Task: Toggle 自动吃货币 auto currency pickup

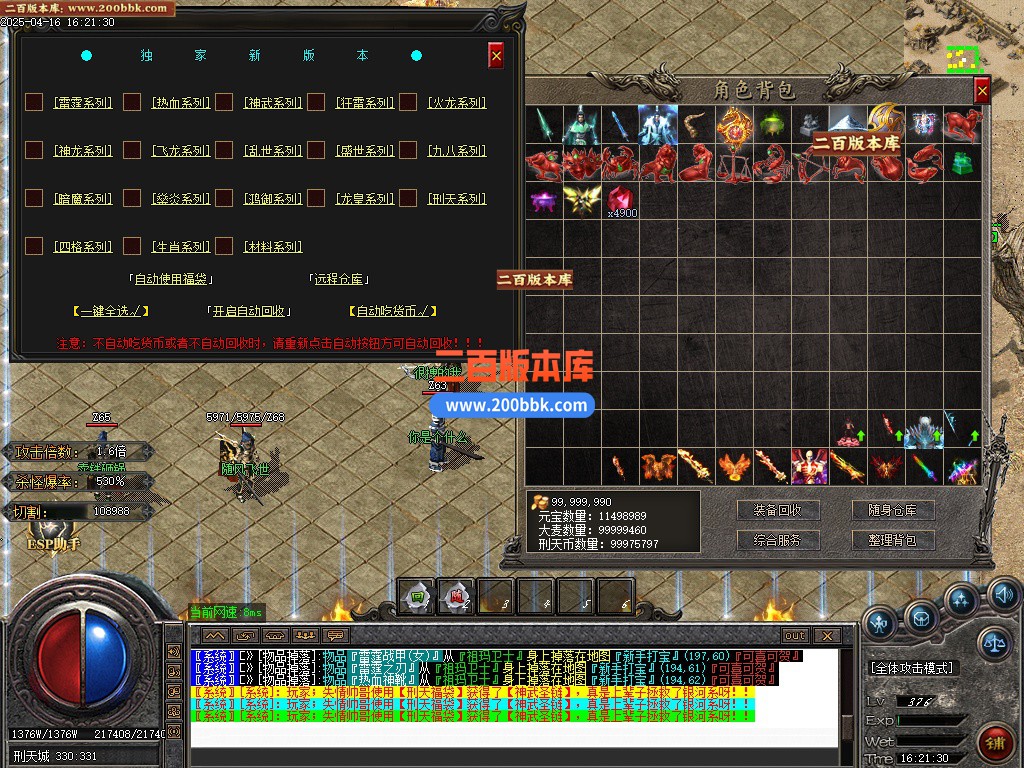Action: pyautogui.click(x=393, y=311)
